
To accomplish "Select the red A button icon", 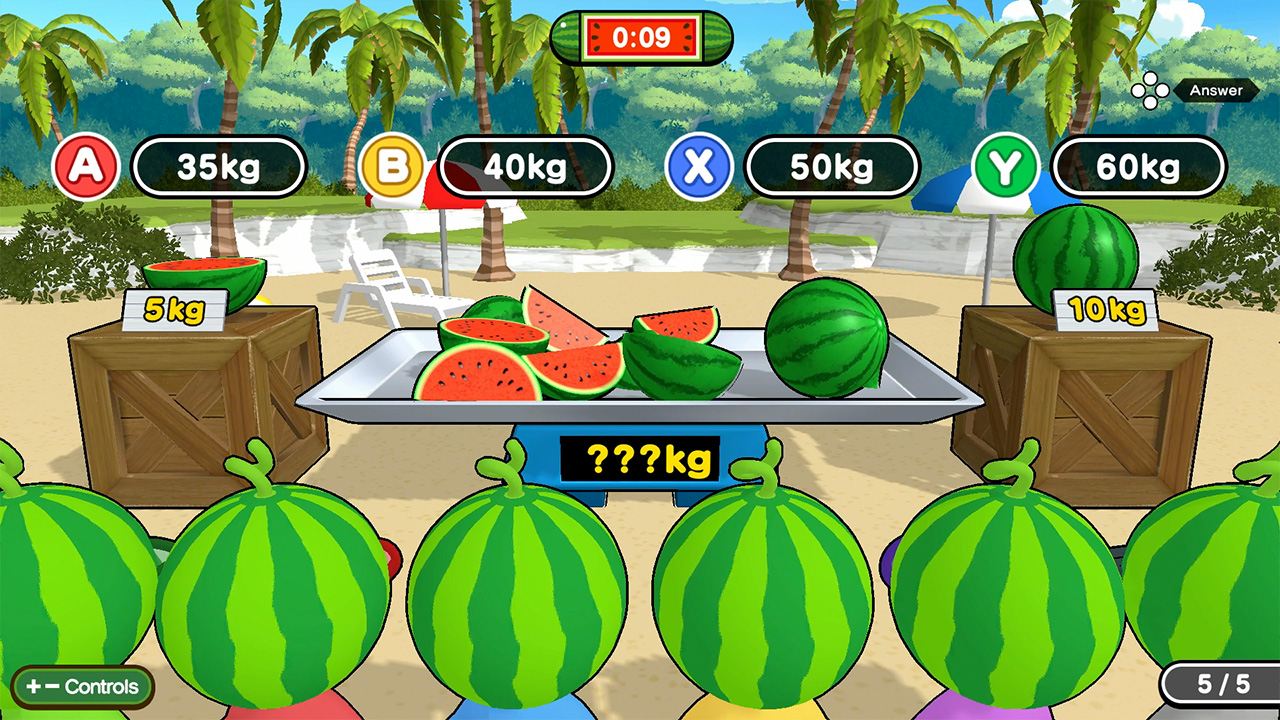I will coord(85,166).
